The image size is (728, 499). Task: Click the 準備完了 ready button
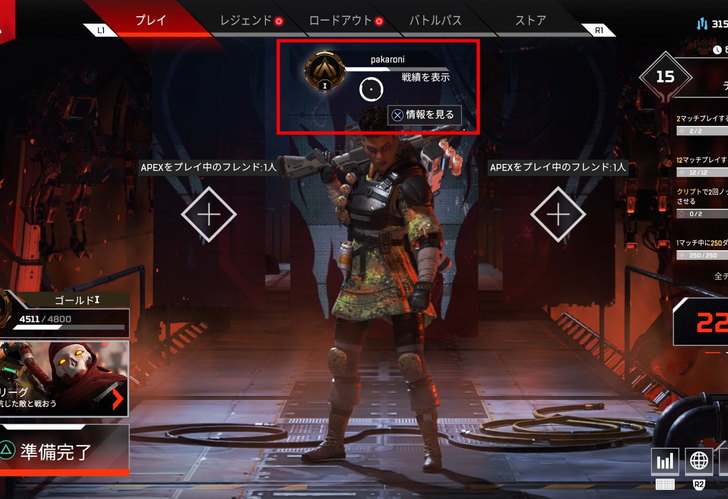(62, 451)
